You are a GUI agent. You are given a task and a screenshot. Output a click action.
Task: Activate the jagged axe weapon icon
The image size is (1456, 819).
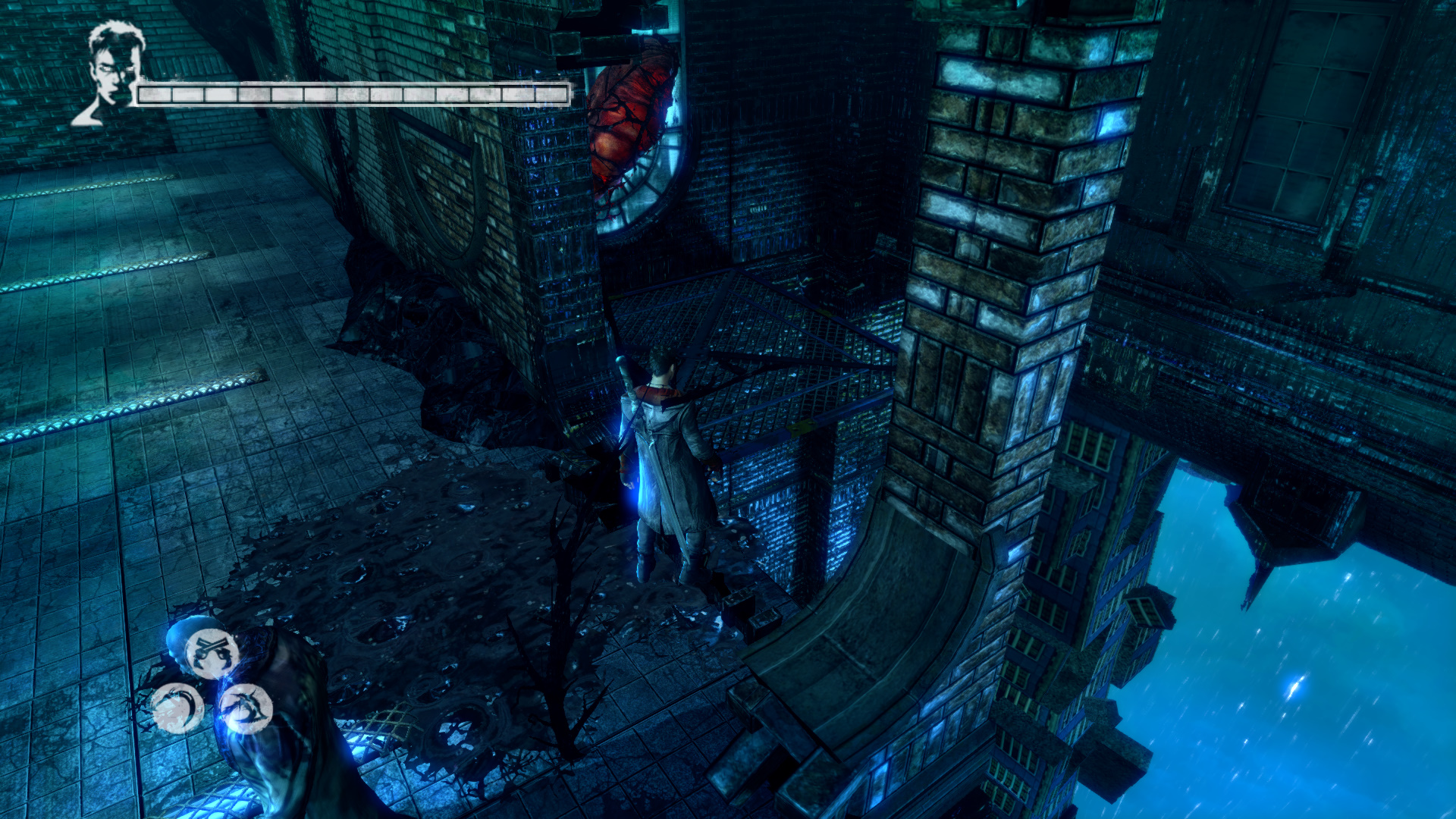pyautogui.click(x=246, y=708)
